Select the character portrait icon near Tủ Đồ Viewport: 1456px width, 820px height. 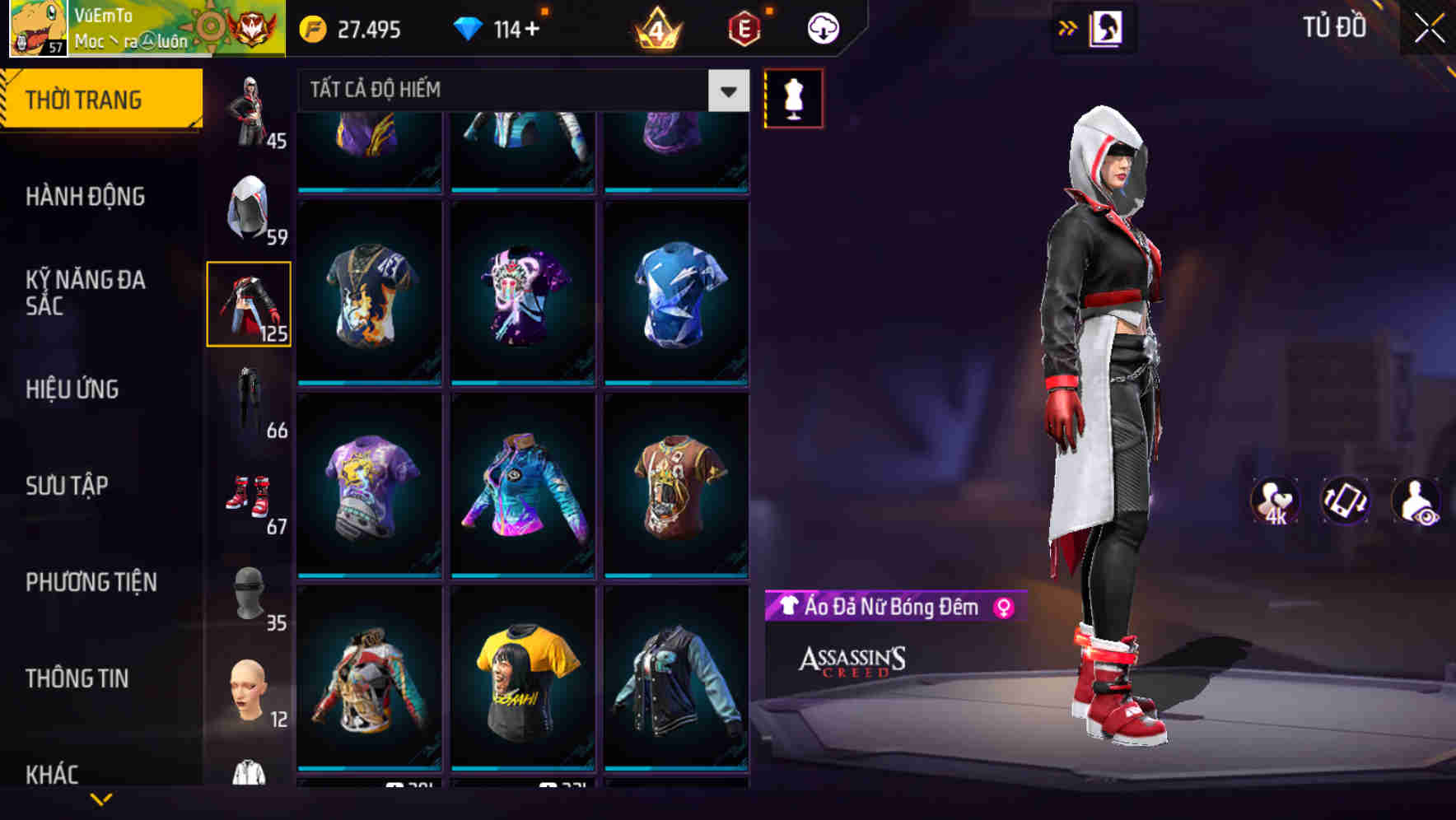(1104, 26)
